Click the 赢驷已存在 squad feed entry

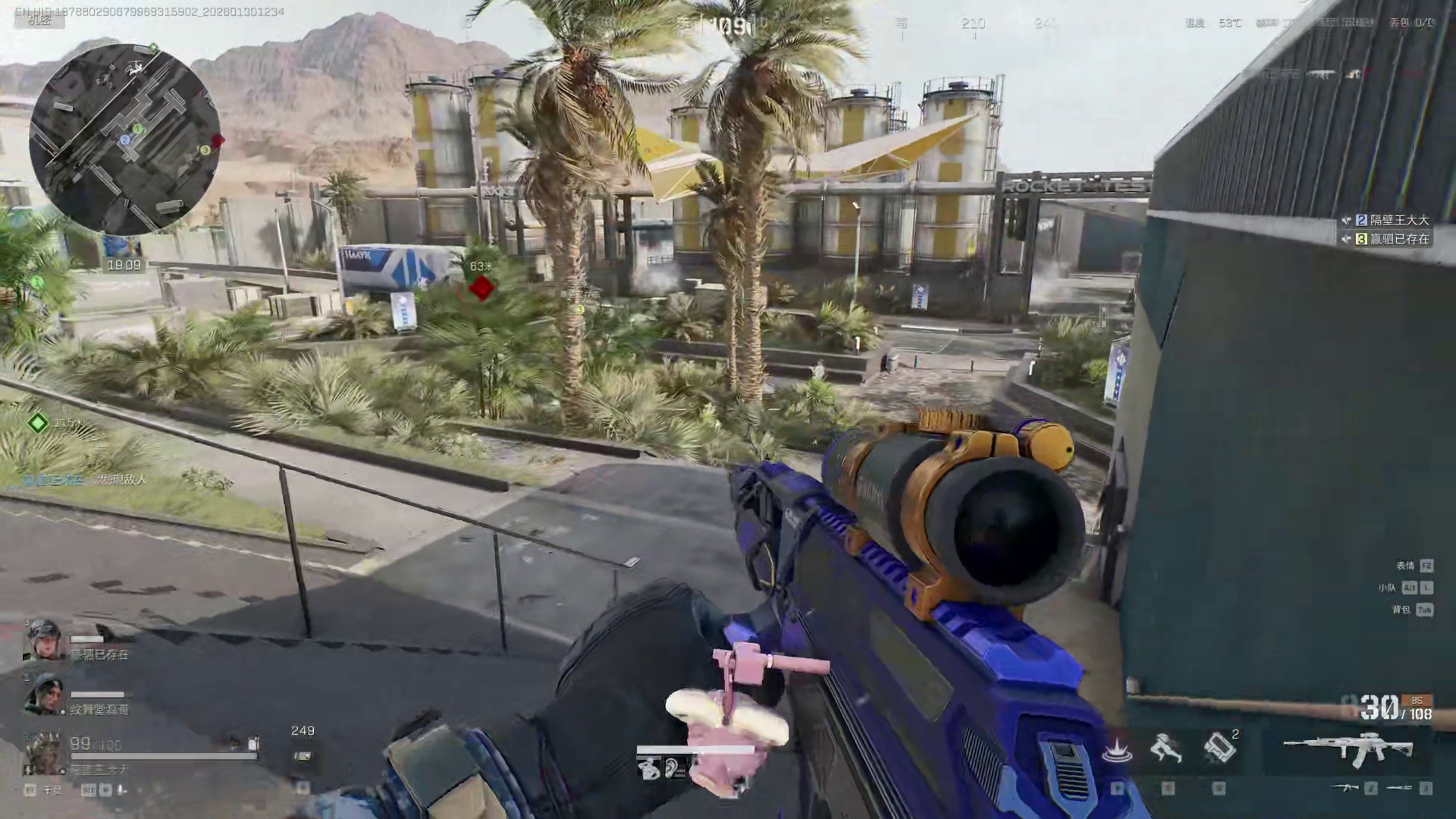[1392, 239]
